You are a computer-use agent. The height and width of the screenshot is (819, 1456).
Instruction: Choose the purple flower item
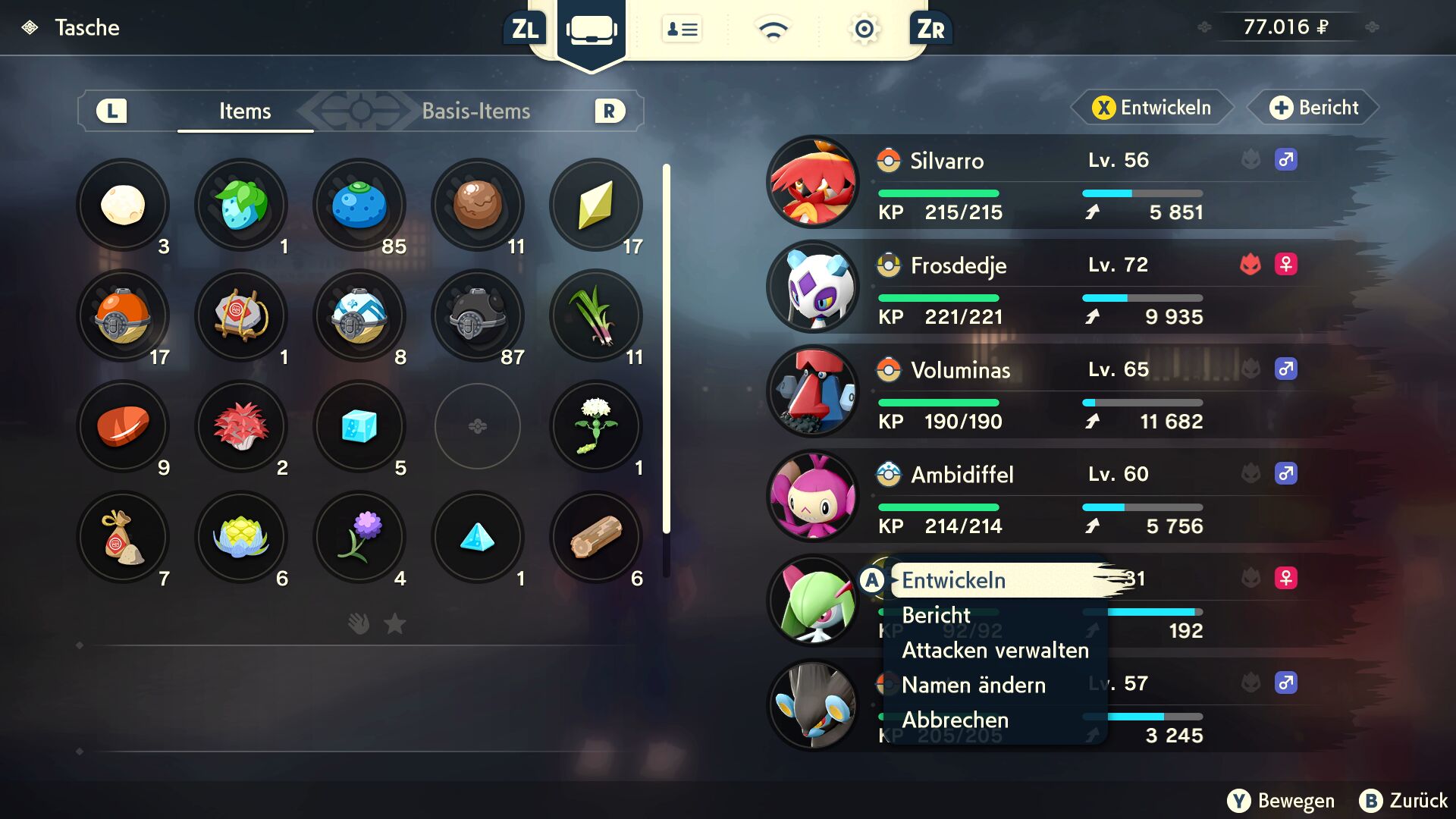tap(359, 537)
